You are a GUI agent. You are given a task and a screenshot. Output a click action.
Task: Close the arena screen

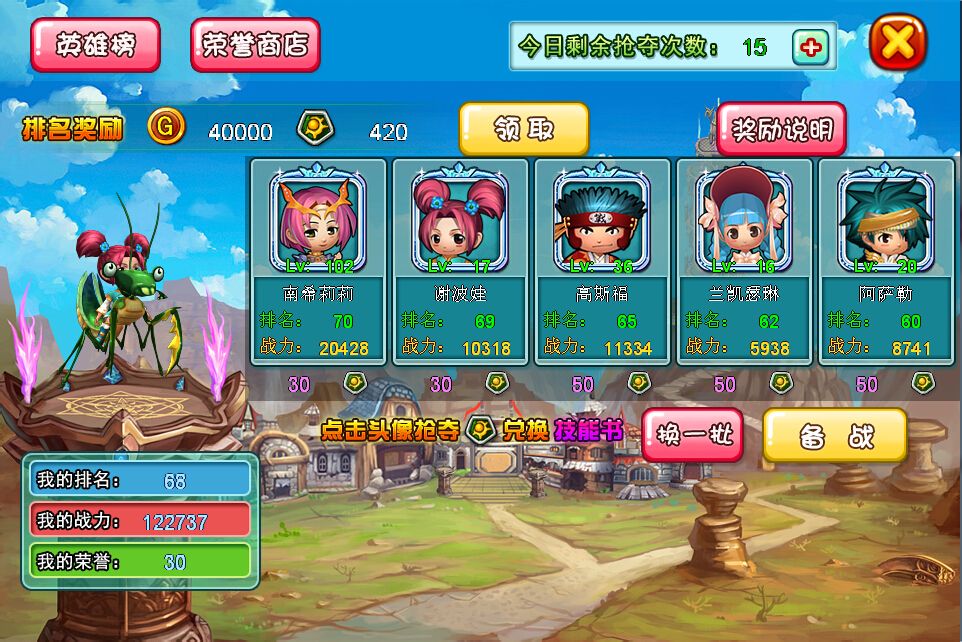pyautogui.click(x=897, y=42)
